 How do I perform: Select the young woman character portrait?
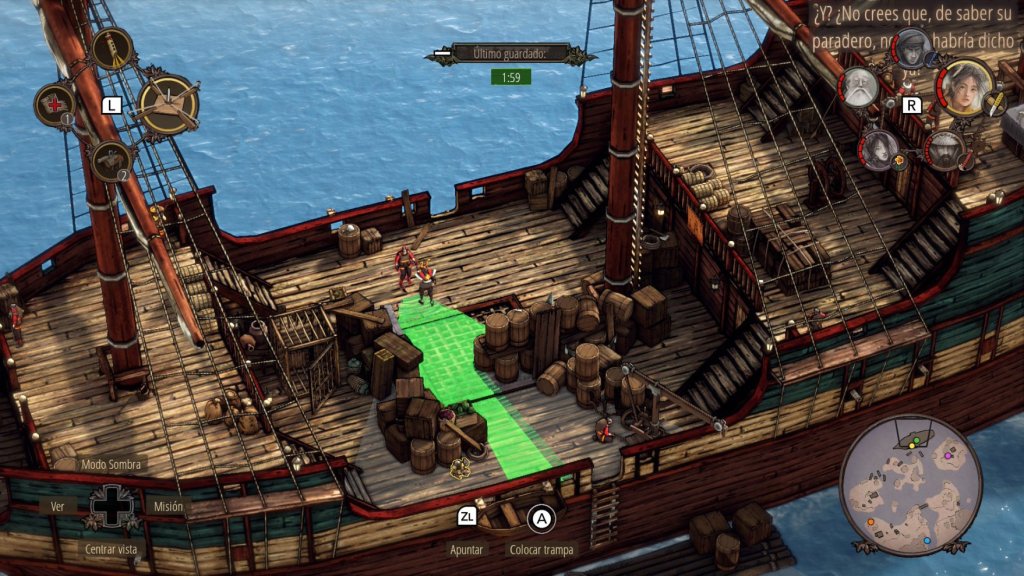(x=967, y=87)
